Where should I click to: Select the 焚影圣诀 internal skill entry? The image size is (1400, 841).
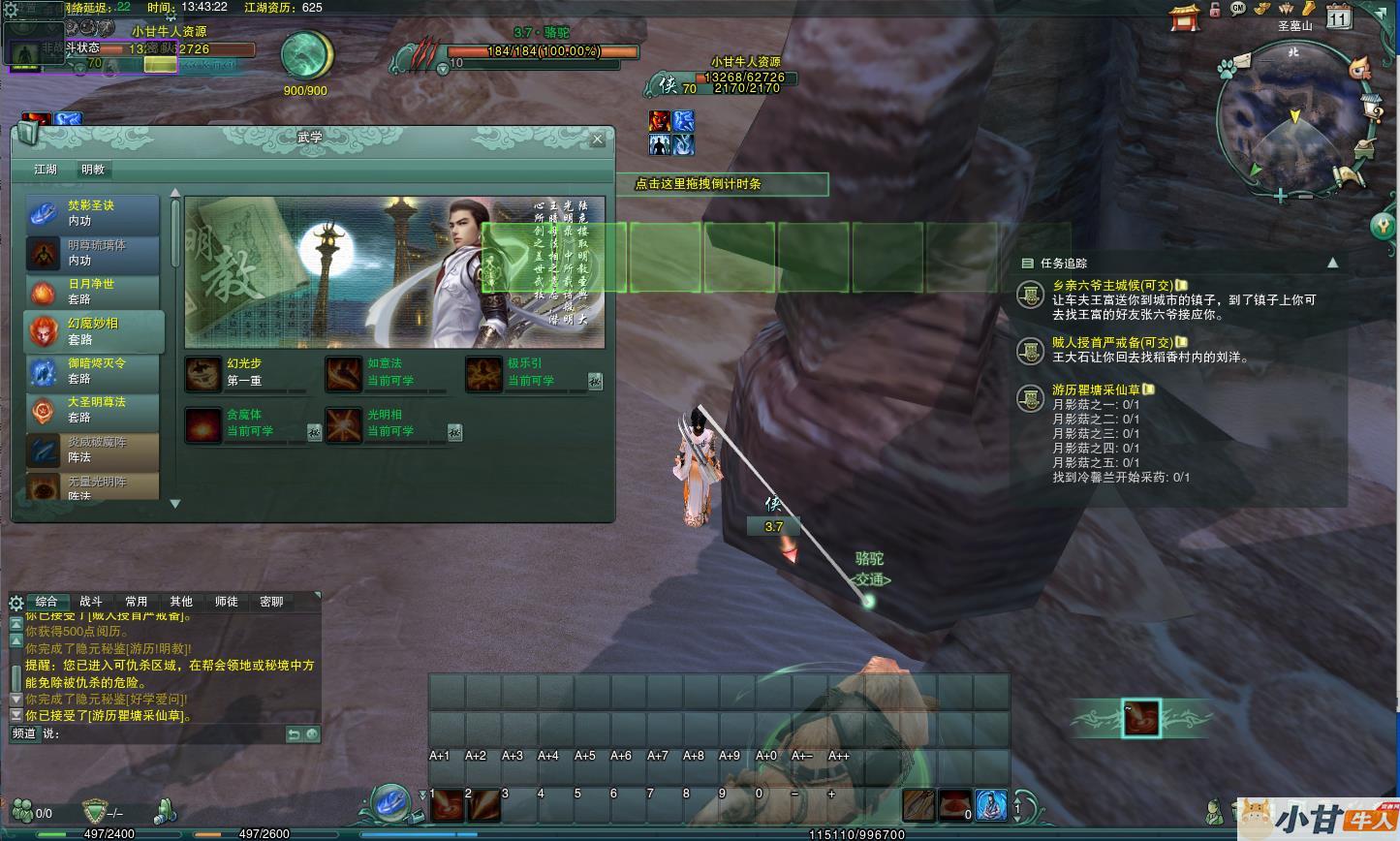(92, 213)
